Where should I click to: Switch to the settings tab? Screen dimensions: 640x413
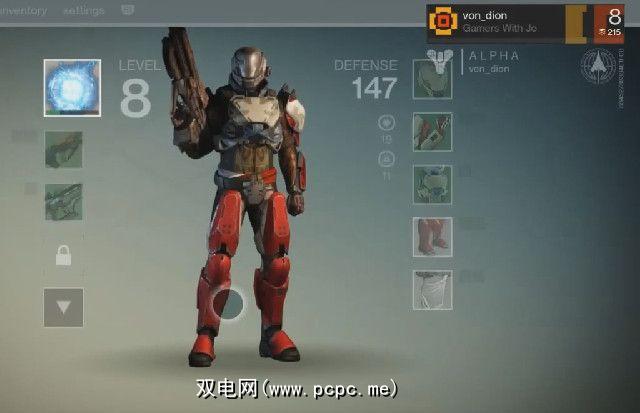[83, 10]
